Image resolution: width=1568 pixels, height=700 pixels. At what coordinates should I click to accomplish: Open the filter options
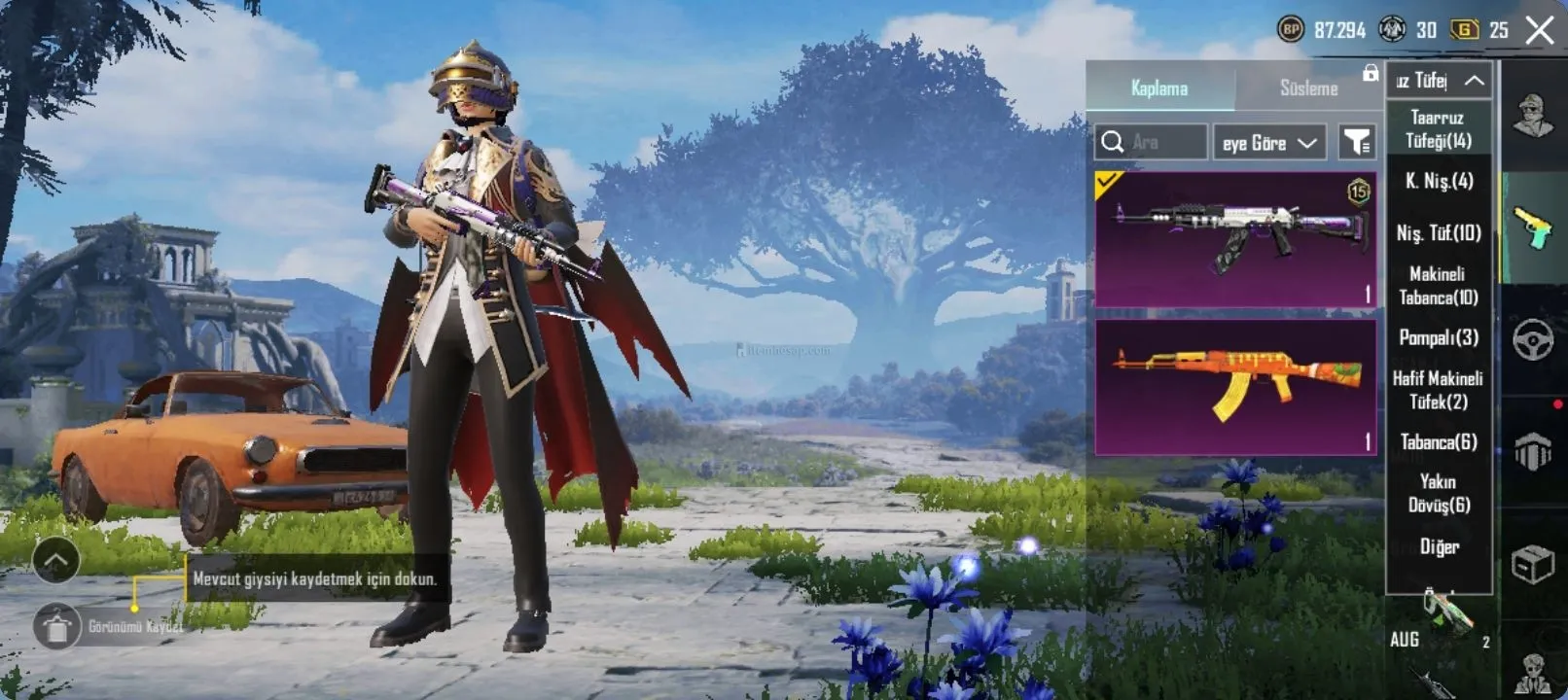[1356, 143]
